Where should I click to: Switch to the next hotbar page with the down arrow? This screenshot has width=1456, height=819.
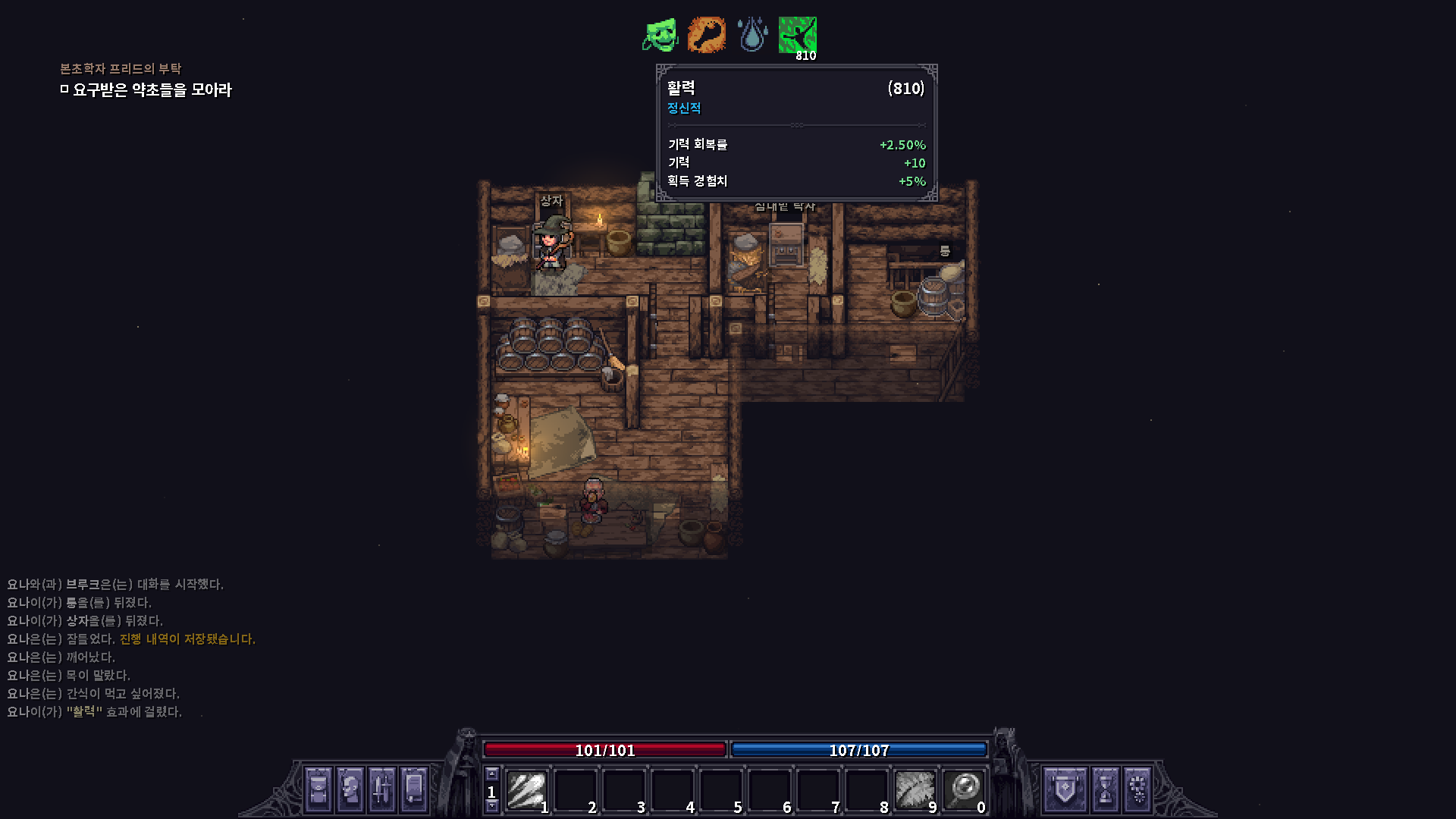pos(491,807)
